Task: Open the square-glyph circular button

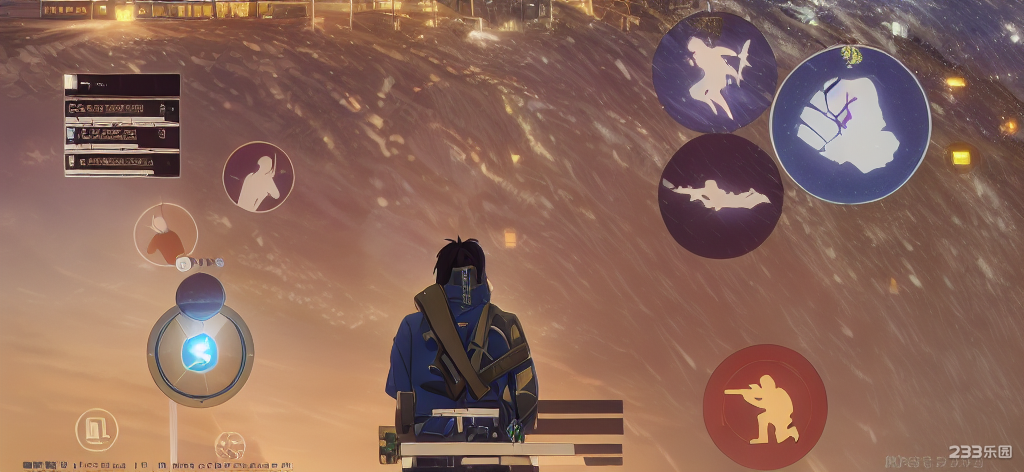Action: (x=97, y=430)
